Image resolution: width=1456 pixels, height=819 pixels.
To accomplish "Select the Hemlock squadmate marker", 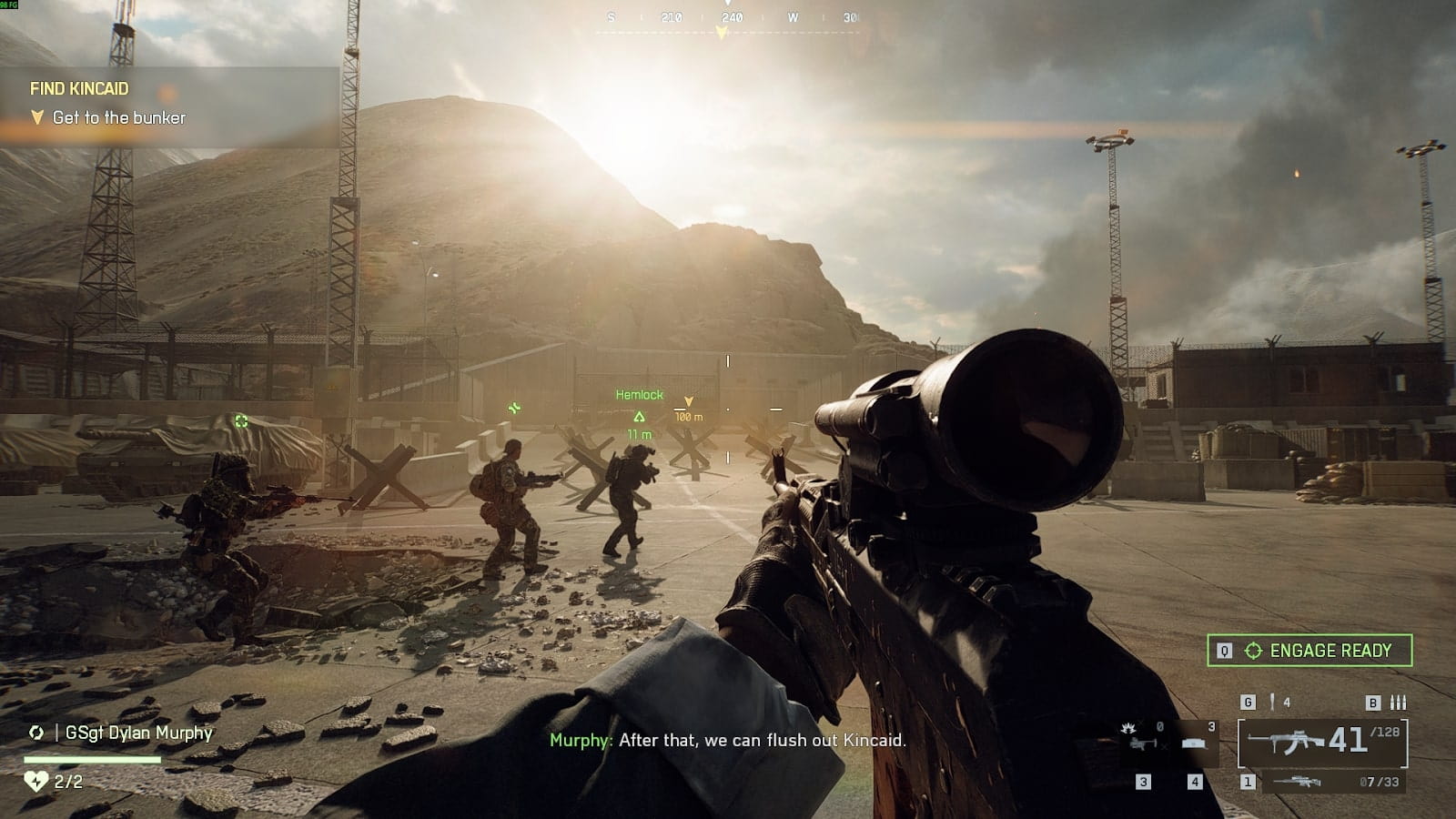I will click(x=639, y=416).
